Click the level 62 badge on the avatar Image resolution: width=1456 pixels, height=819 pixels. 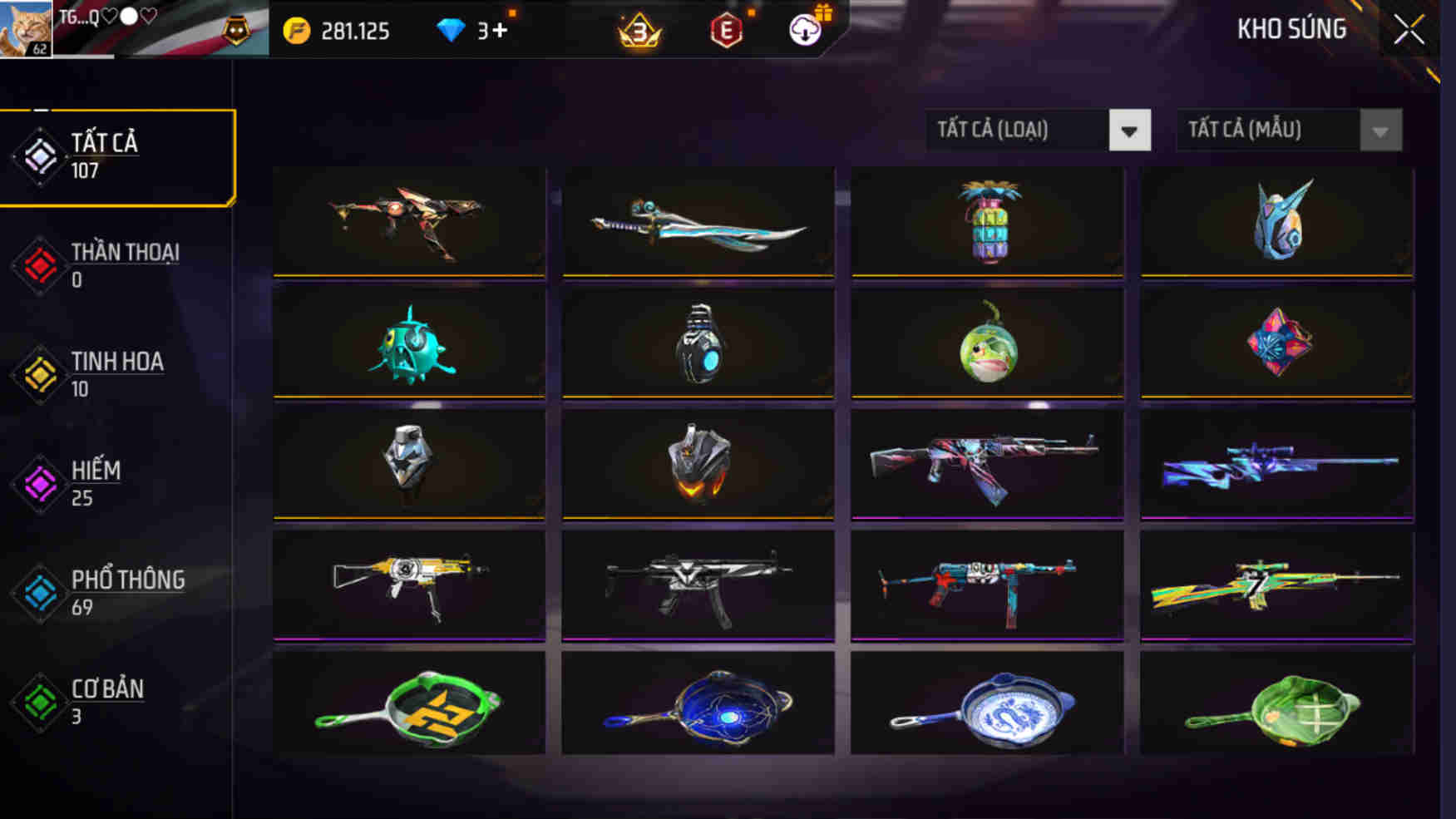point(37,50)
